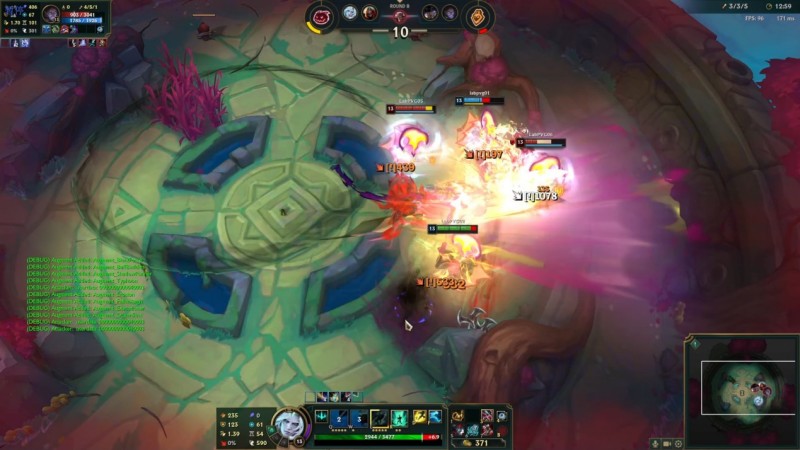
Task: Click the player champion portrait in bottom HUD
Action: tap(288, 423)
